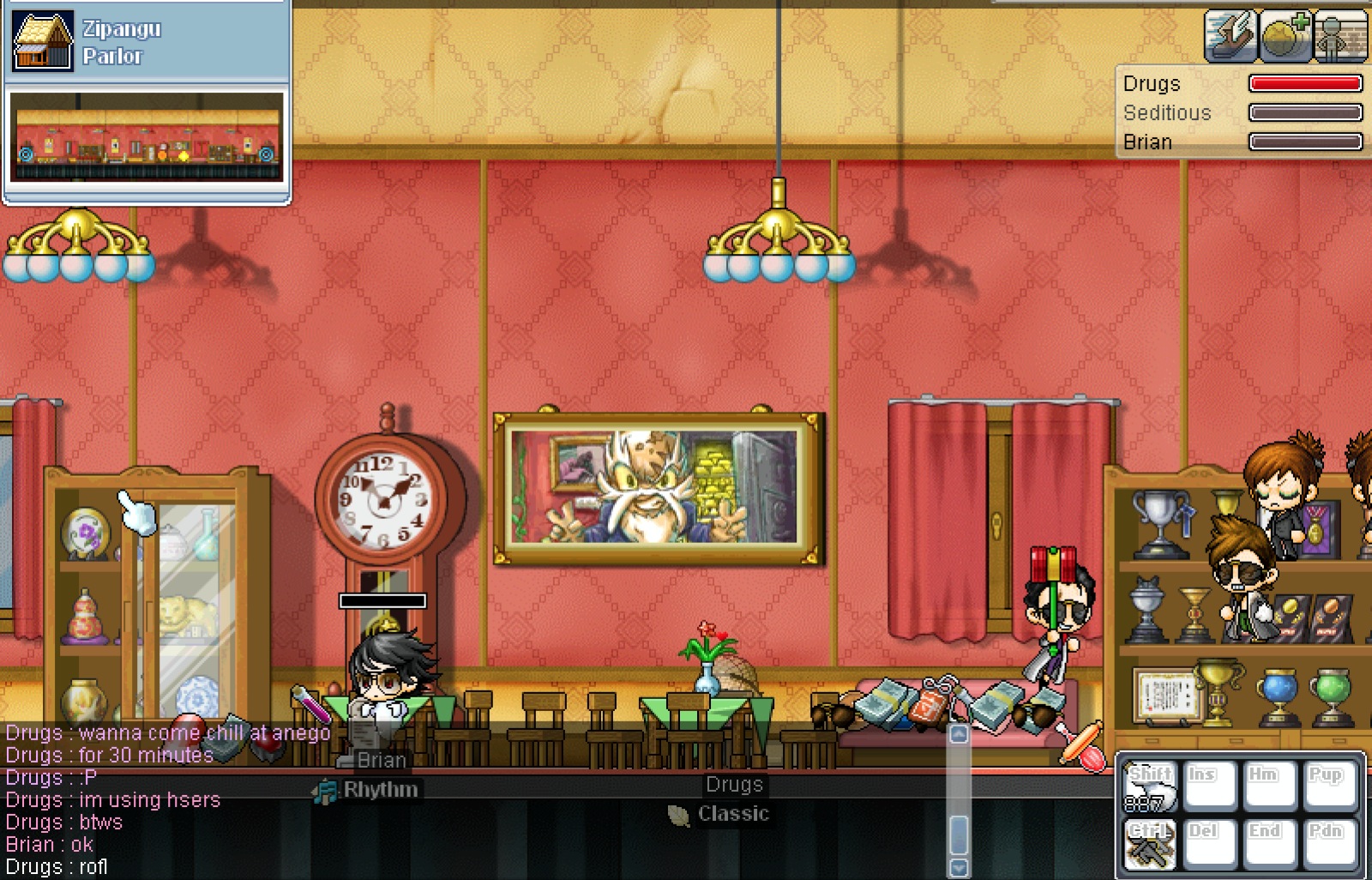This screenshot has width=1372, height=880.
Task: Click the chat scrollbar up arrow
Action: pos(960,735)
